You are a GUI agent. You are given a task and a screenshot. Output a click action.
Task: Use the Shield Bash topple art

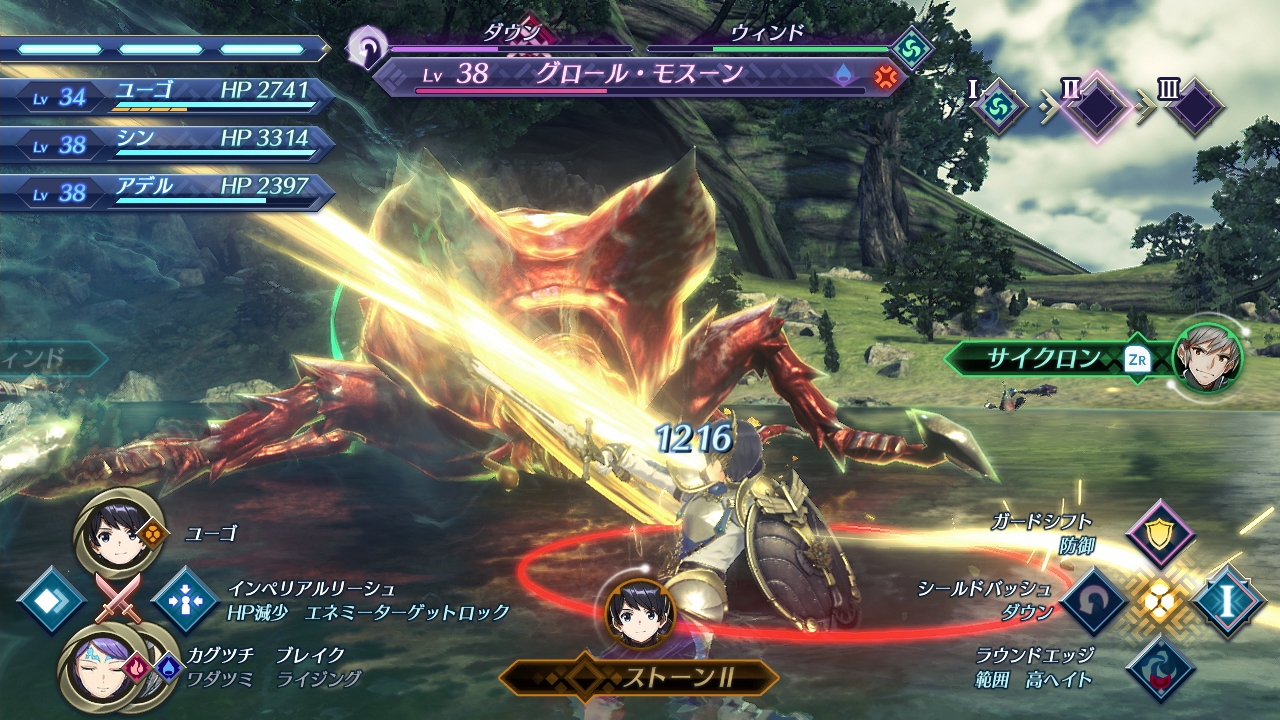pyautogui.click(x=1094, y=601)
